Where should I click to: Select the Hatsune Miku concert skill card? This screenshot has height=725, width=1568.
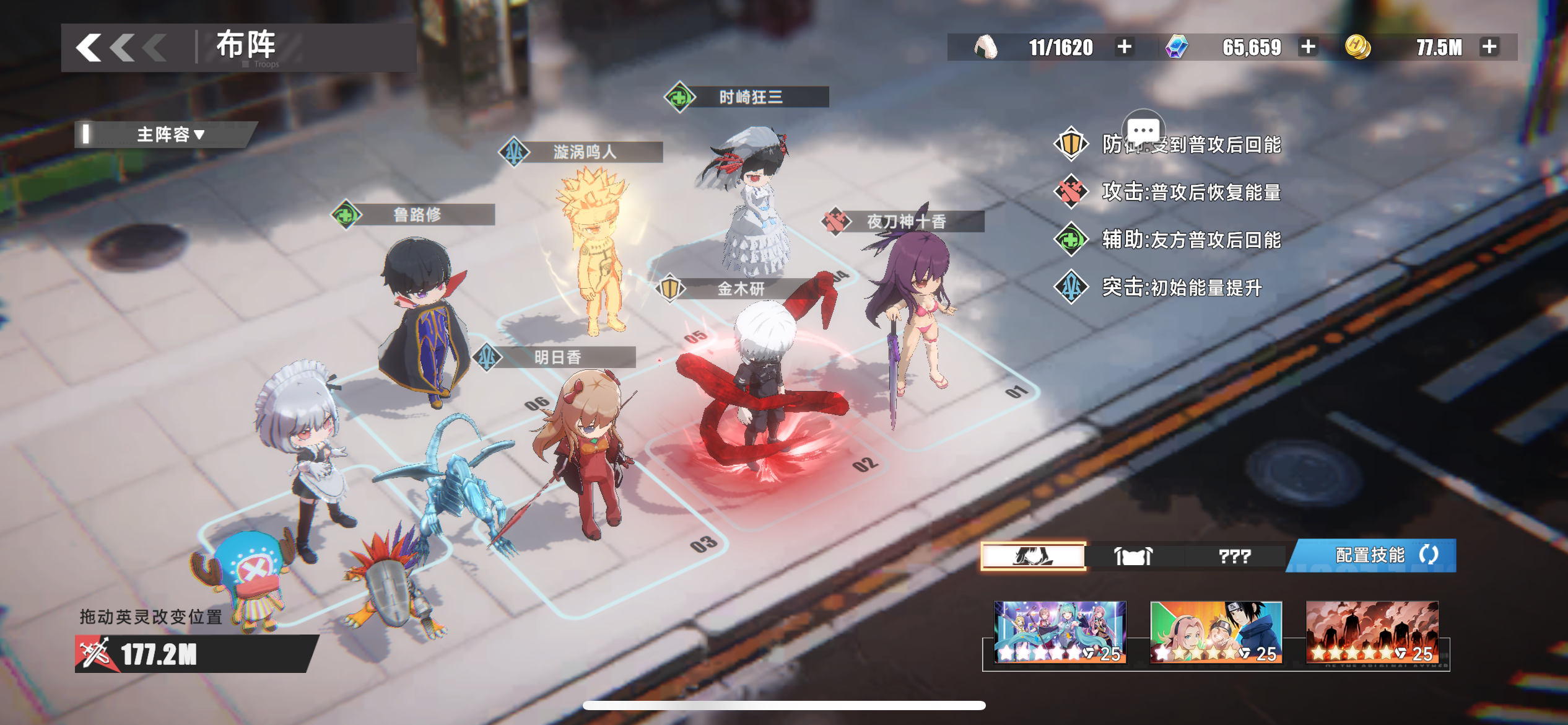[x=1060, y=632]
